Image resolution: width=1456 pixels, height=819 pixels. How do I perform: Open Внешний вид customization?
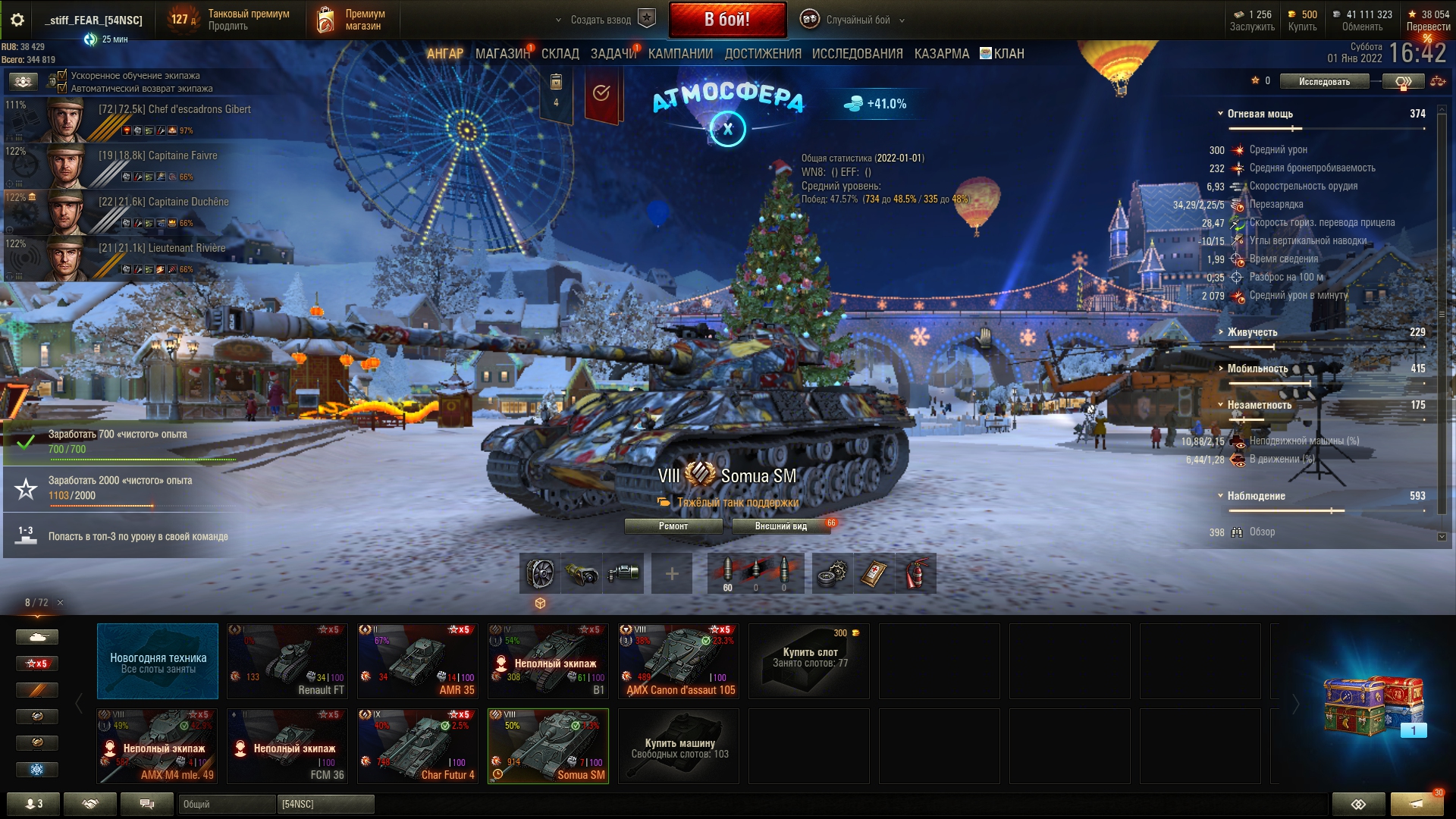click(x=780, y=526)
